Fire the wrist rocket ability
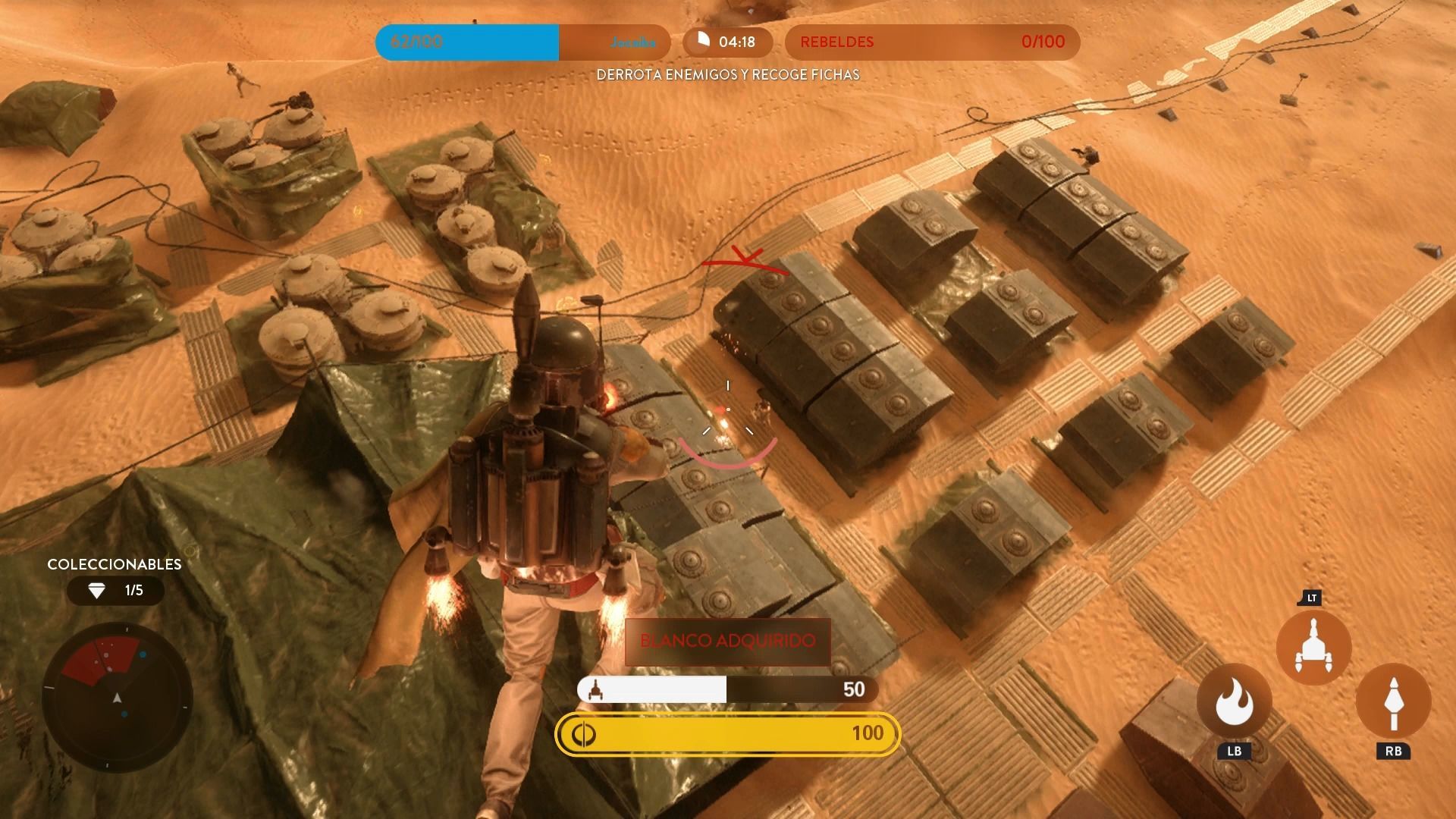 point(1393,702)
